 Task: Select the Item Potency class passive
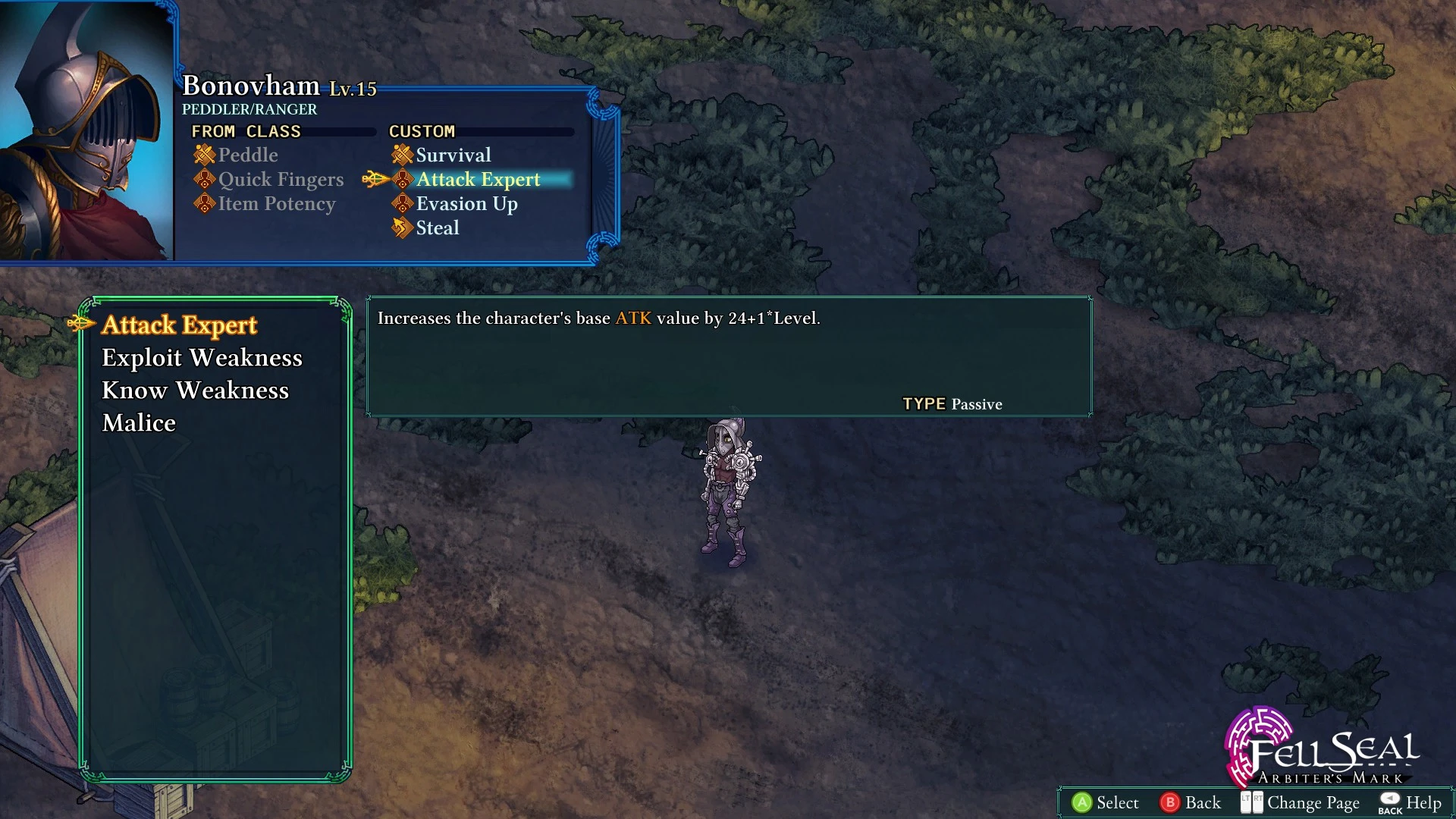tap(276, 204)
